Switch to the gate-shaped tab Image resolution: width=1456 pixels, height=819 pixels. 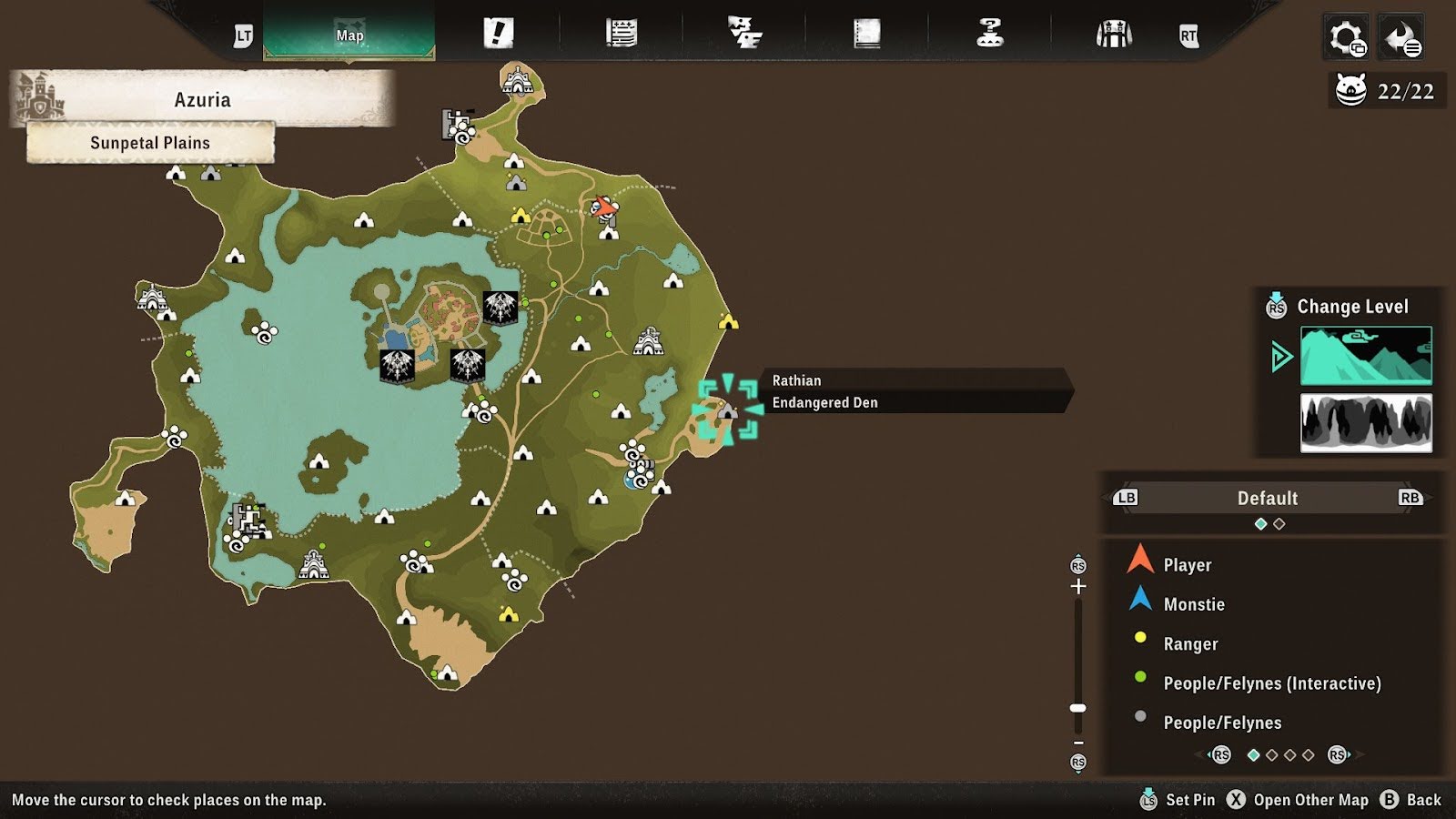1113,35
